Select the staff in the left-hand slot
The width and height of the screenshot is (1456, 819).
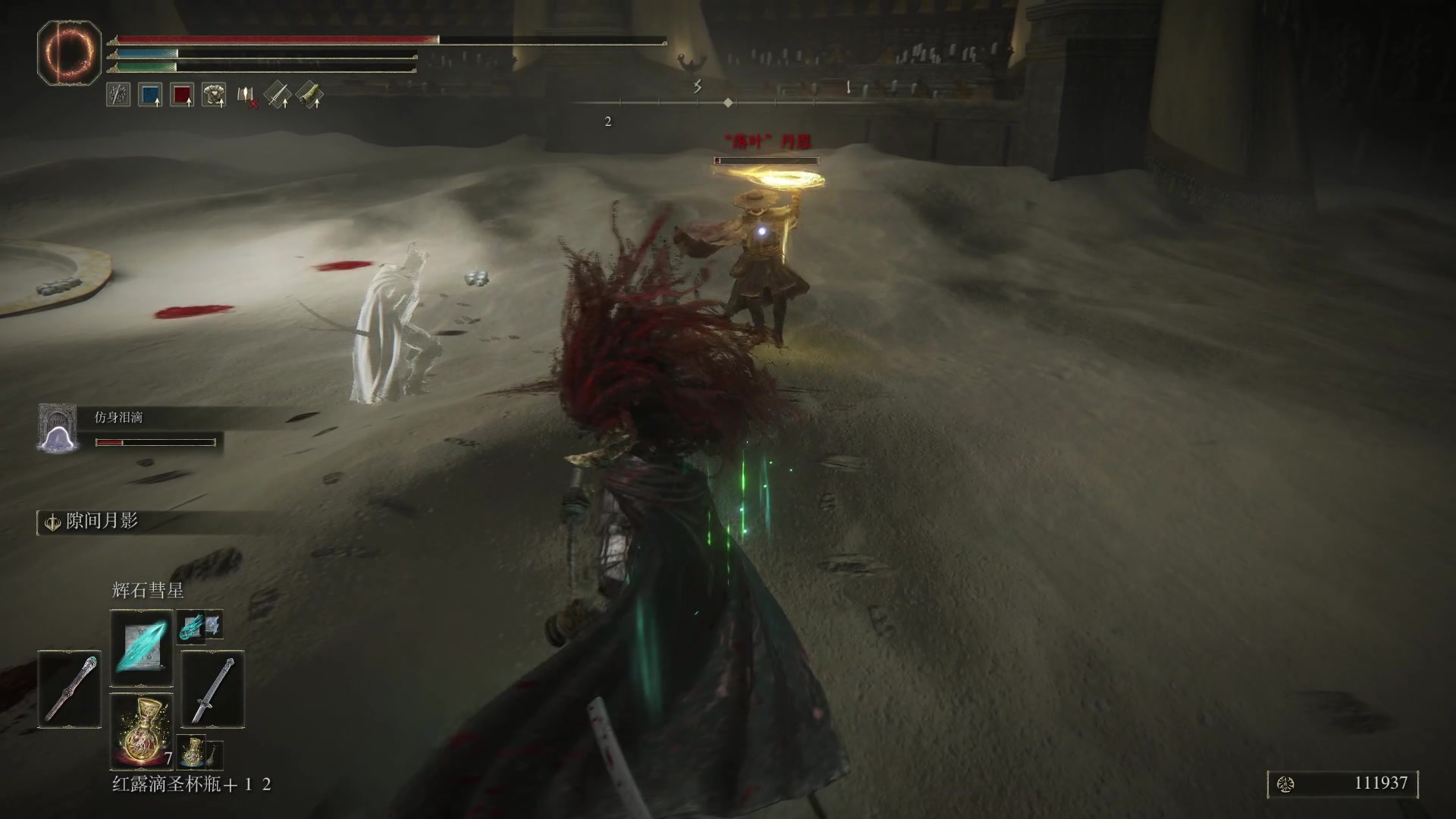pos(70,689)
